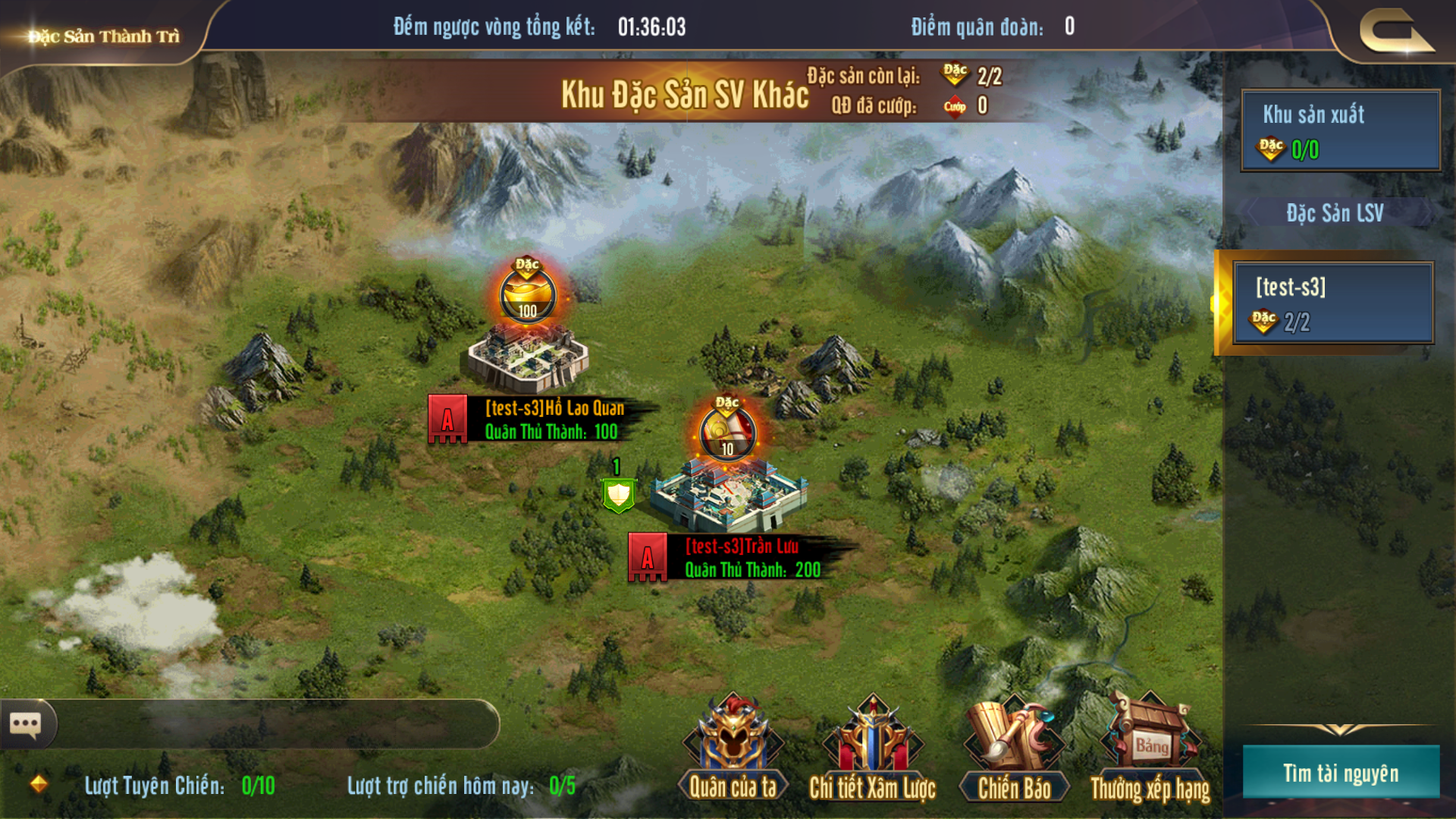Viewport: 1456px width, 819px height.
Task: Expand the Đặc Sản LSV header
Action: [1335, 213]
